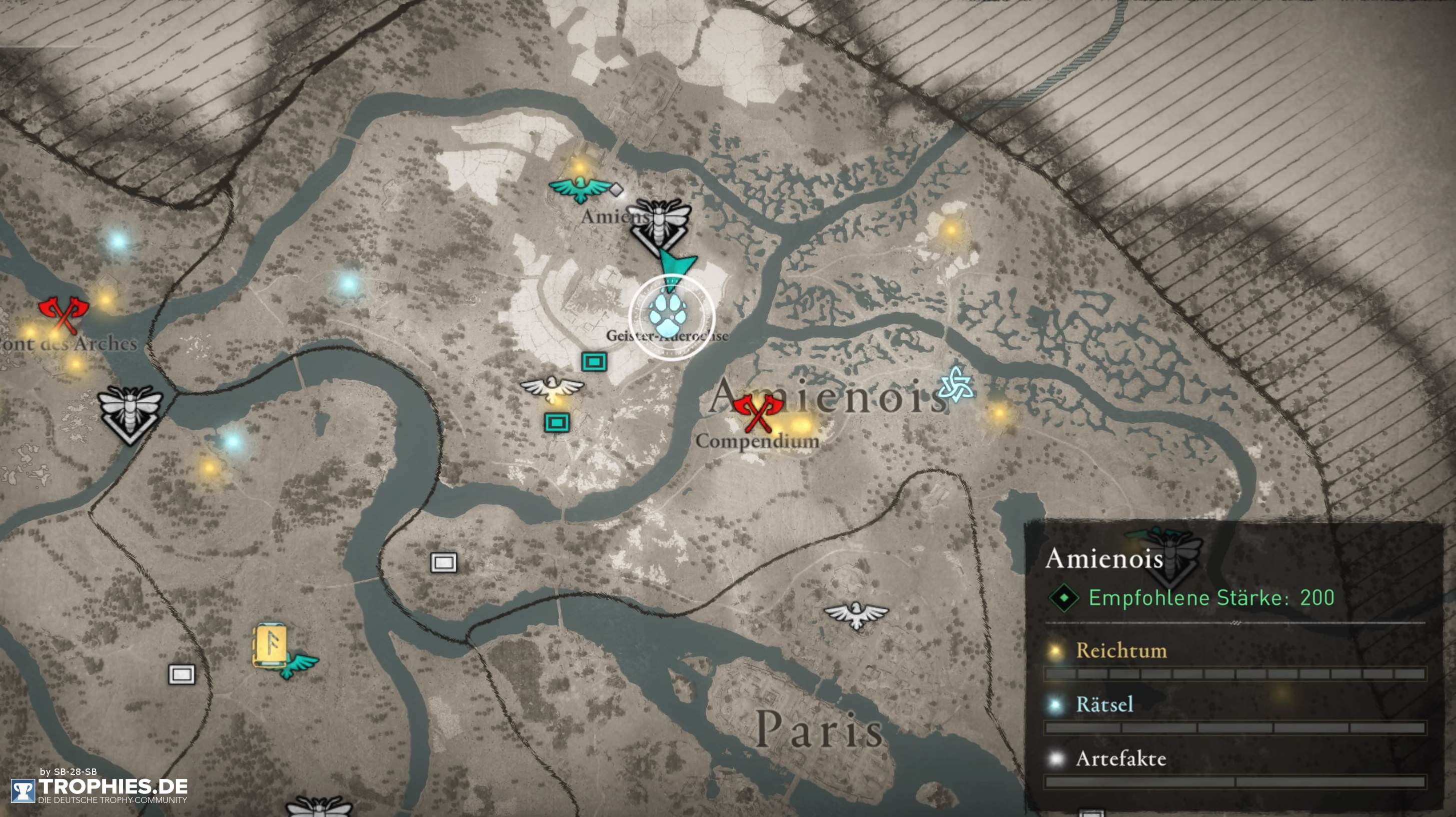Select the red crossed axes at Compendium
This screenshot has width=1456, height=817.
click(757, 412)
